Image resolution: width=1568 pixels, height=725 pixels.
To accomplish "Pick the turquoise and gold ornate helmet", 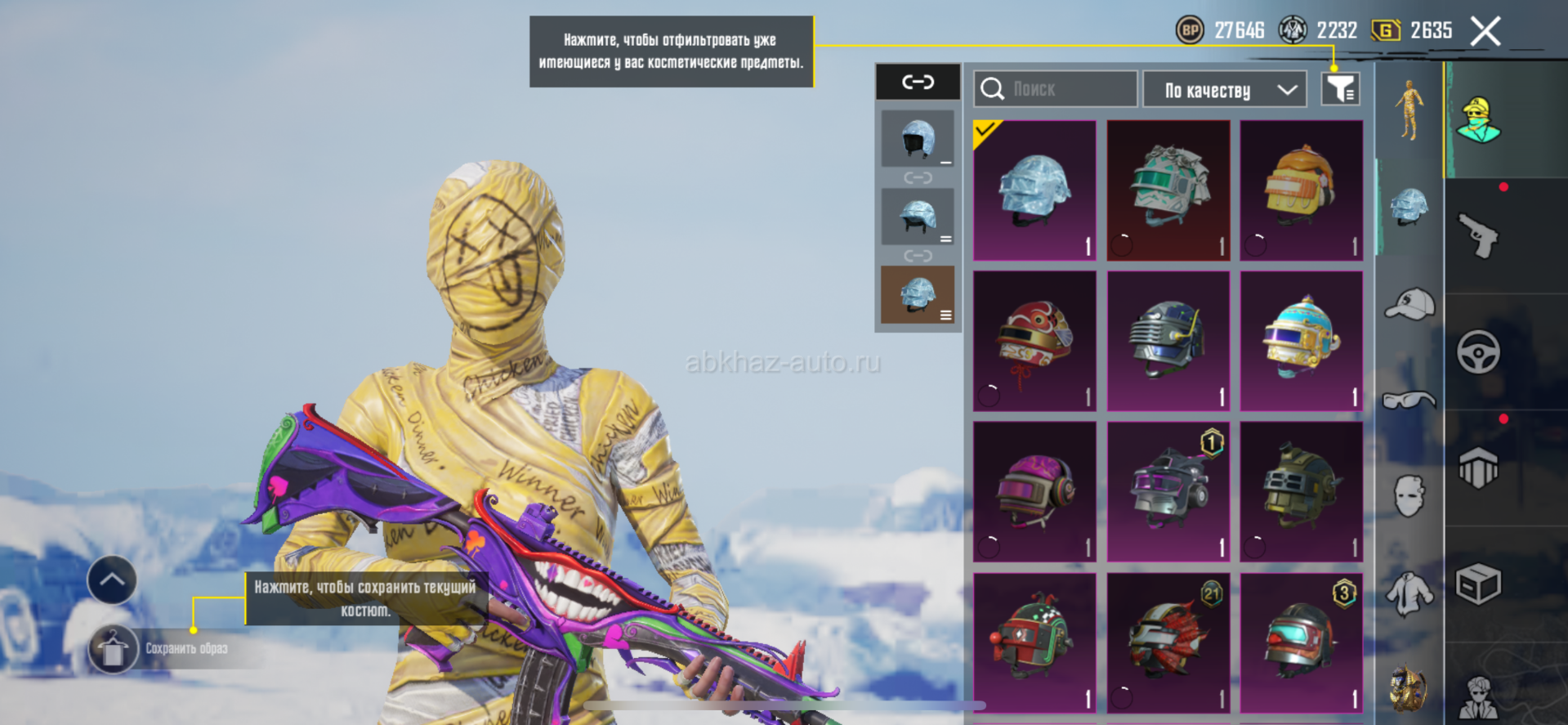I will [x=1301, y=341].
